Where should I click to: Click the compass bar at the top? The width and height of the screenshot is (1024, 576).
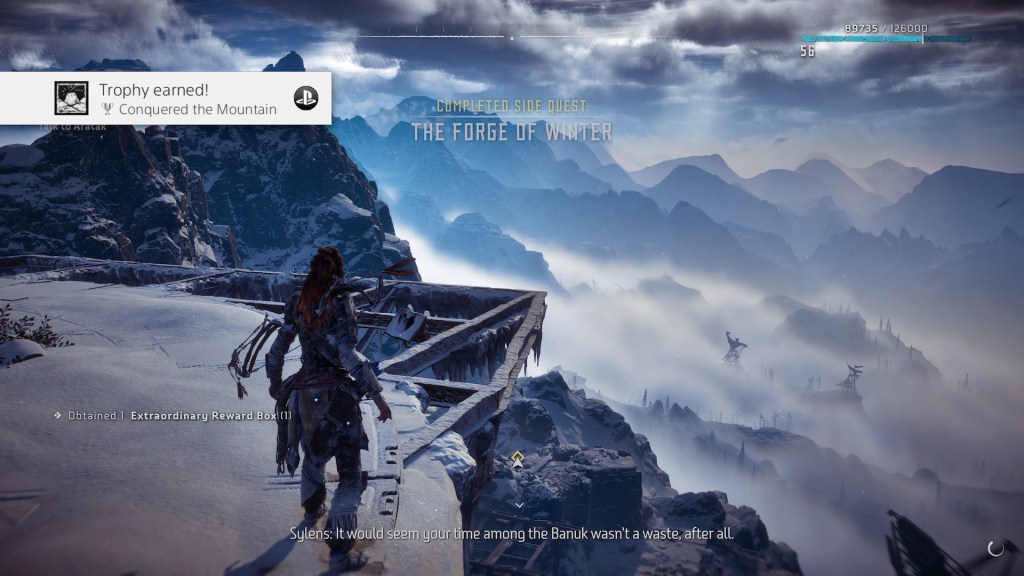pyautogui.click(x=512, y=38)
